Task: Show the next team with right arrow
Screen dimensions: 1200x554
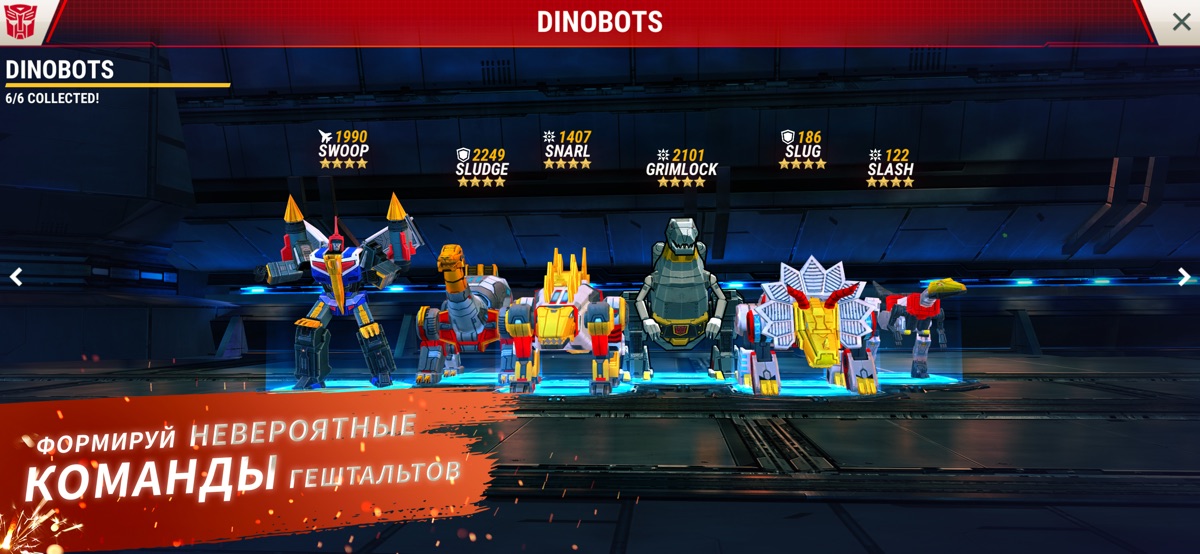Action: (1184, 277)
